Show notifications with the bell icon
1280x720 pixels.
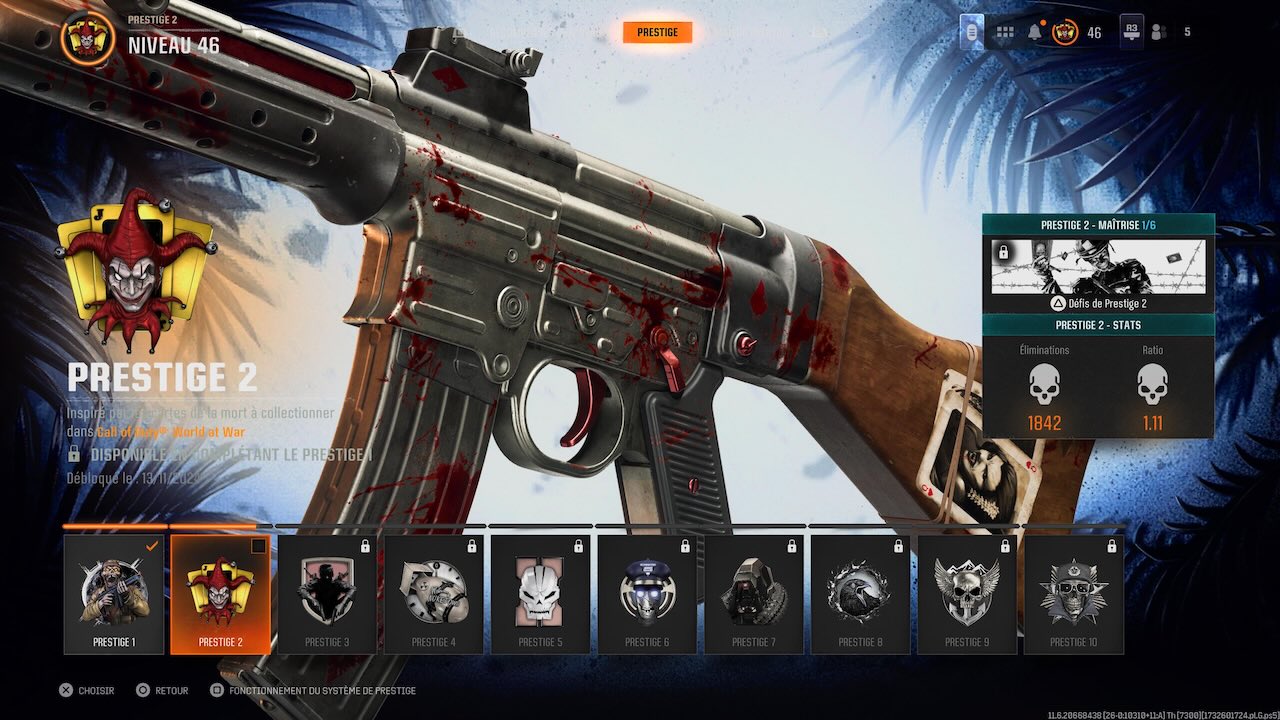click(x=1034, y=33)
